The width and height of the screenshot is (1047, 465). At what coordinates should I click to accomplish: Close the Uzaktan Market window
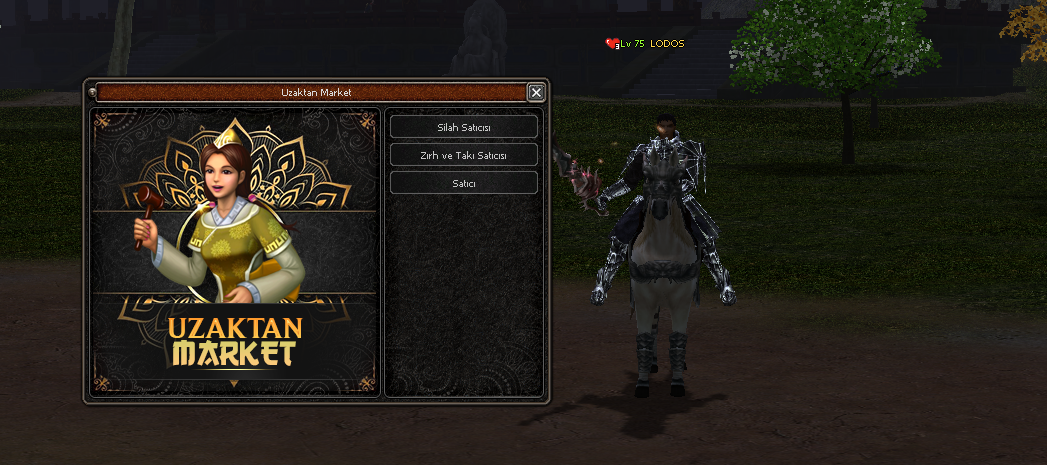point(536,93)
